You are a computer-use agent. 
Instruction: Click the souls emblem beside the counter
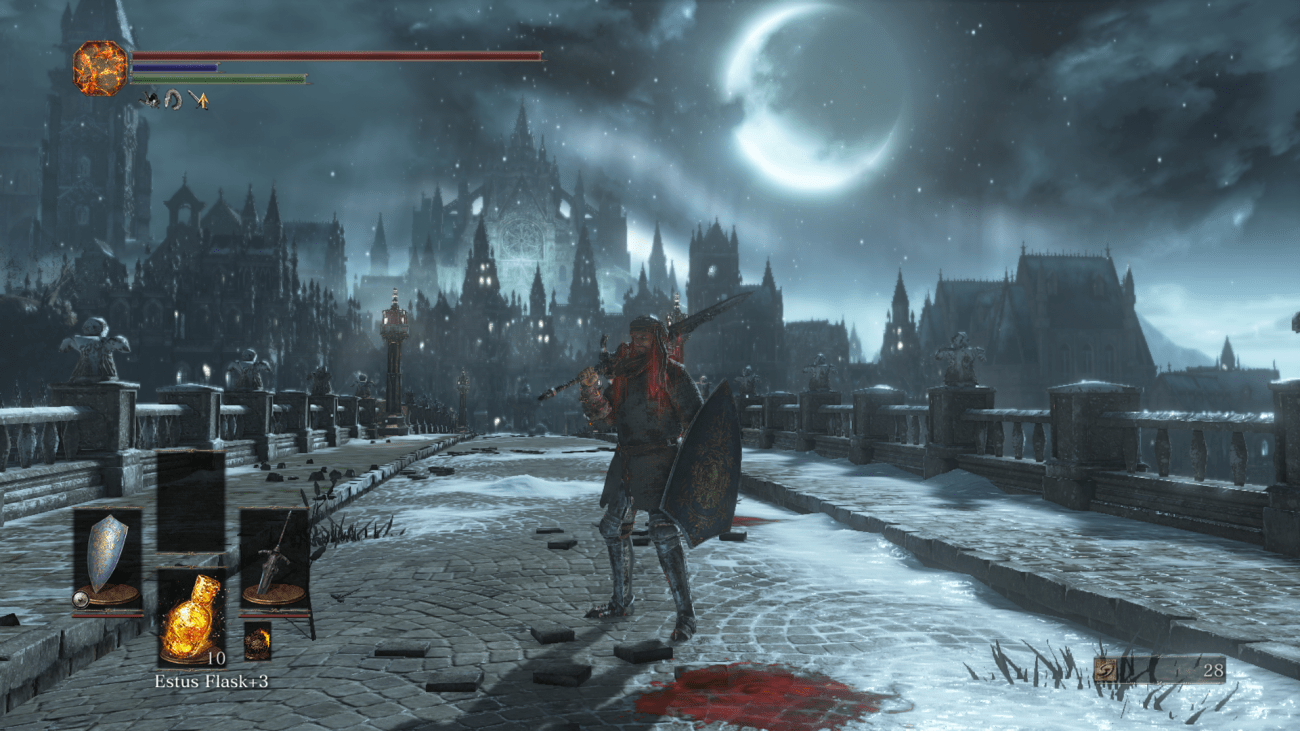click(x=1106, y=671)
